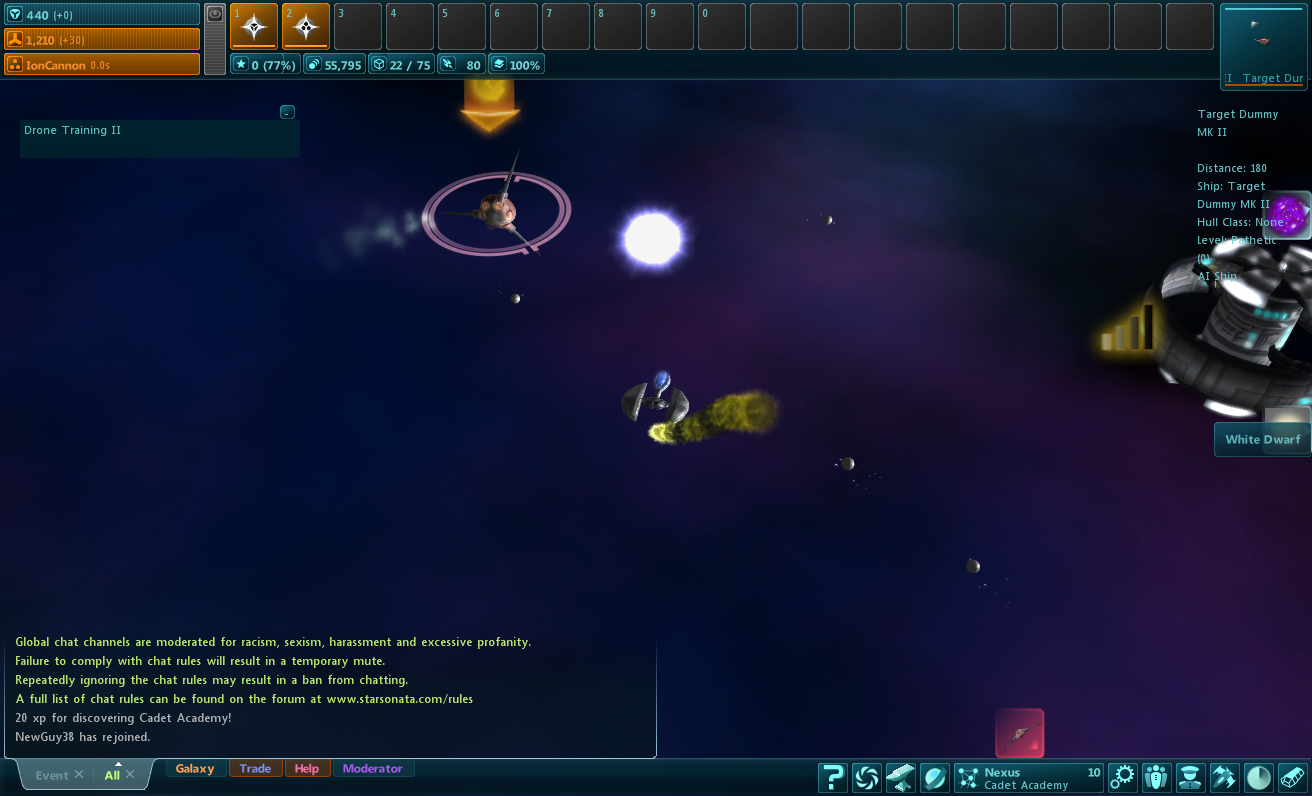Activate the weapon in hotbar slot 2

(x=306, y=26)
